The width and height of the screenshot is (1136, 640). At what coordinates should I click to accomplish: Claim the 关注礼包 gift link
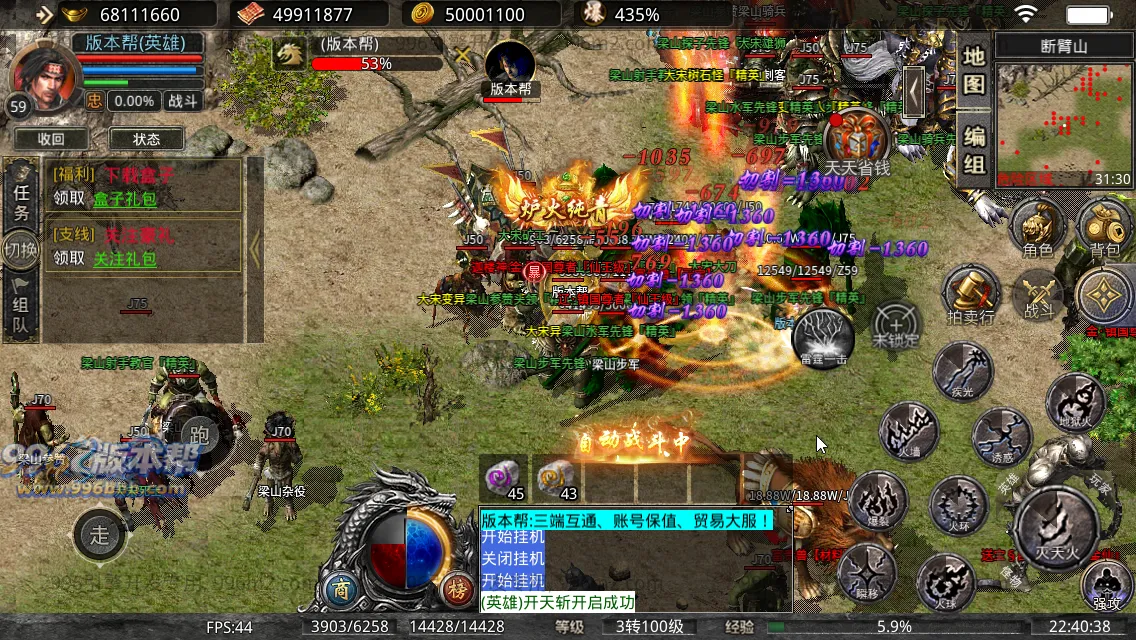coord(125,259)
